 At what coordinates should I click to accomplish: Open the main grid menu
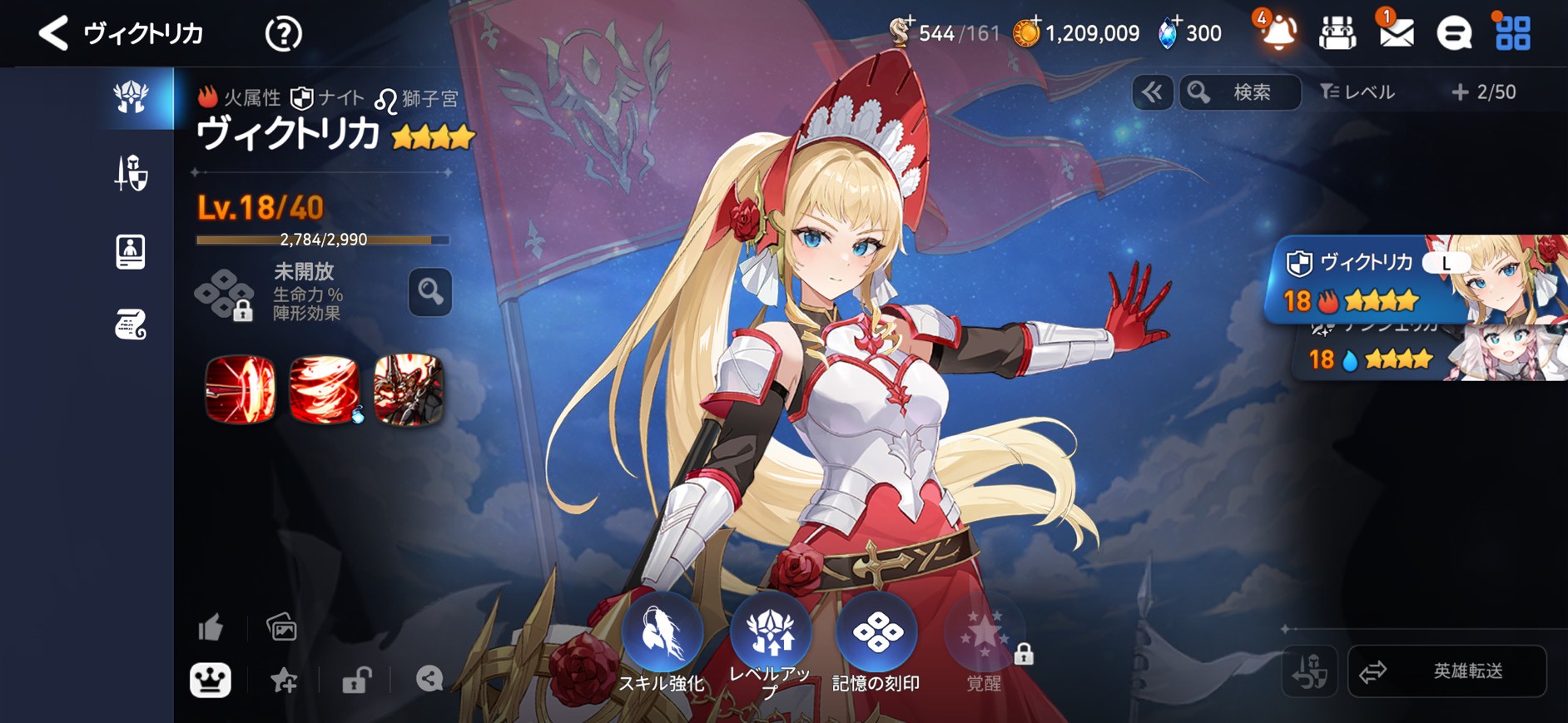pos(1512,33)
